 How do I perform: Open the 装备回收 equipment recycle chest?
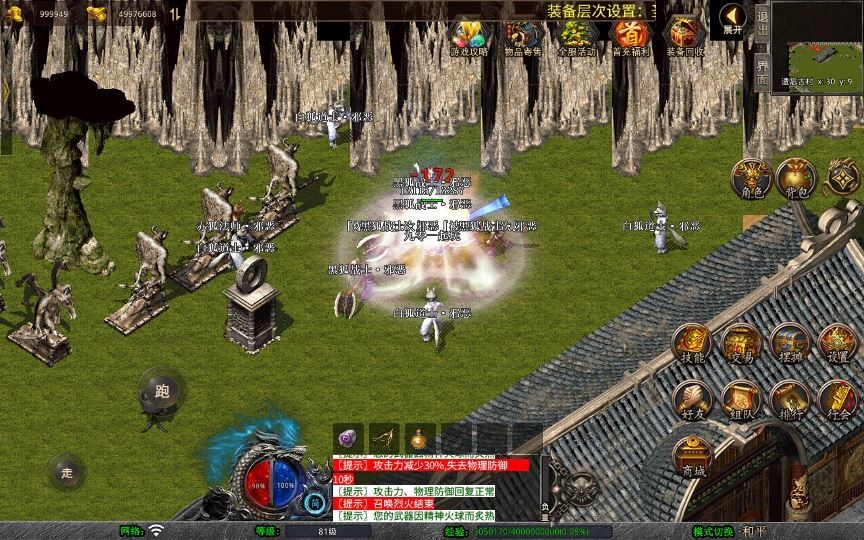pyautogui.click(x=684, y=37)
